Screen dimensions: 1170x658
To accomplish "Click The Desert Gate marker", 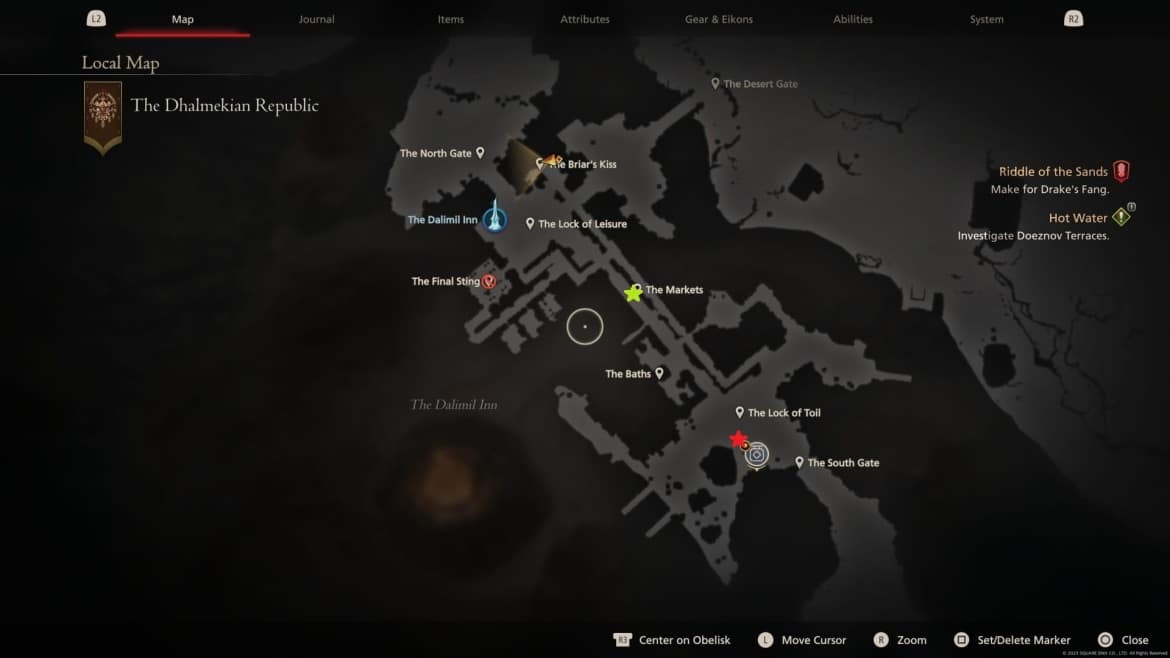I will click(x=715, y=84).
